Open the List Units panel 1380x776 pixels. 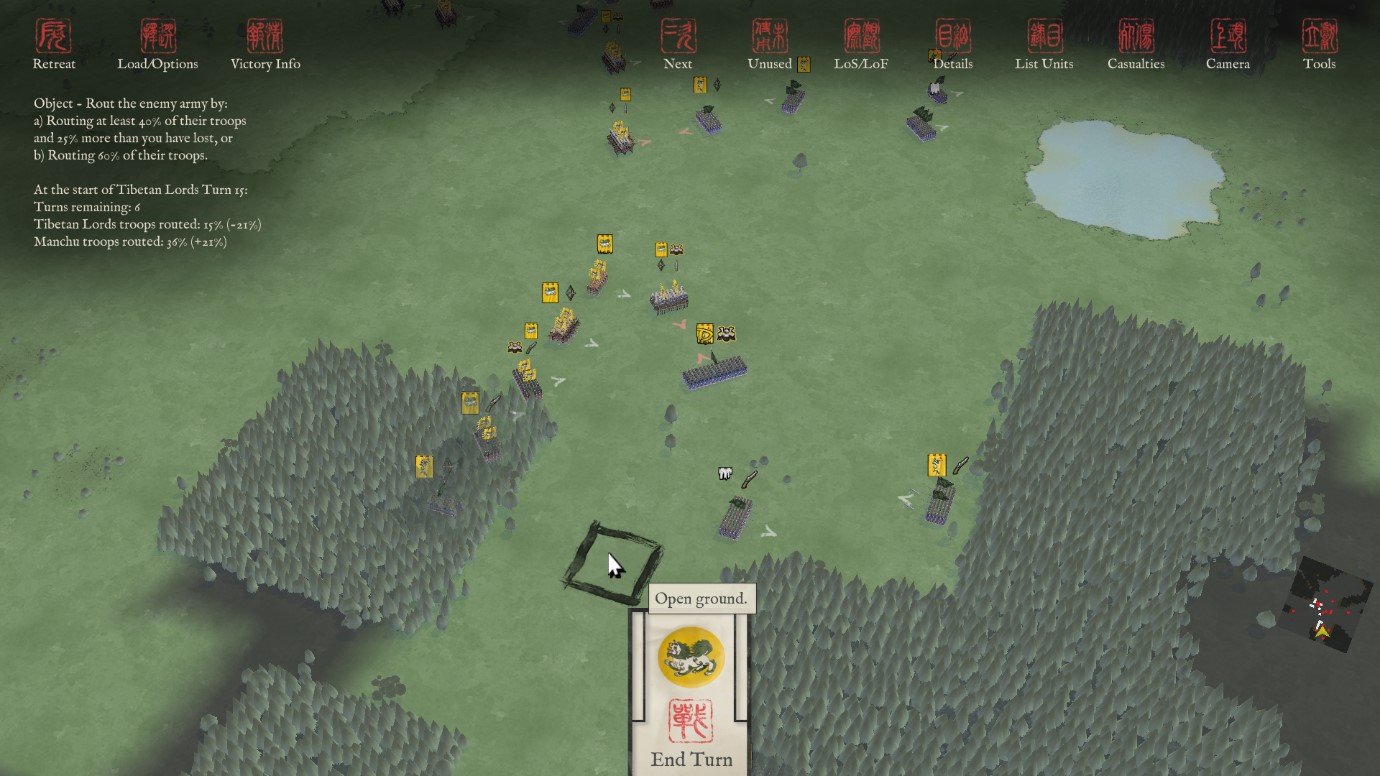(1044, 45)
